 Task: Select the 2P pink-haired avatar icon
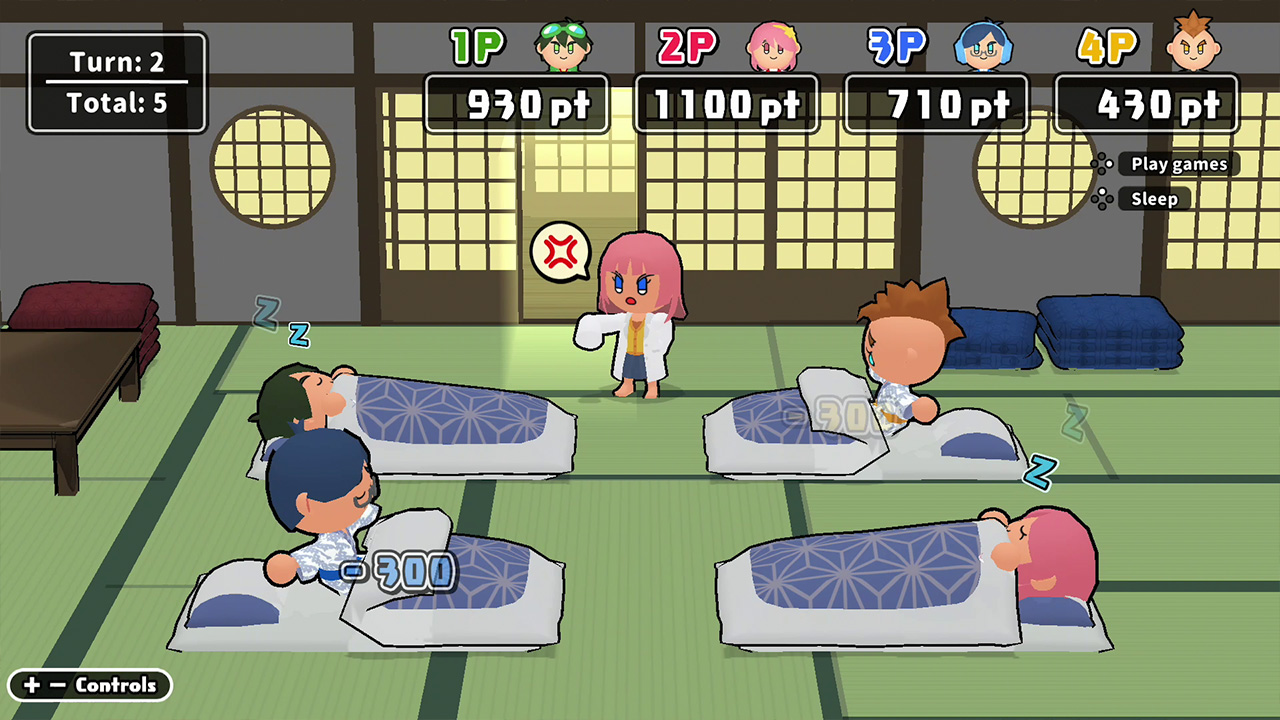click(775, 46)
